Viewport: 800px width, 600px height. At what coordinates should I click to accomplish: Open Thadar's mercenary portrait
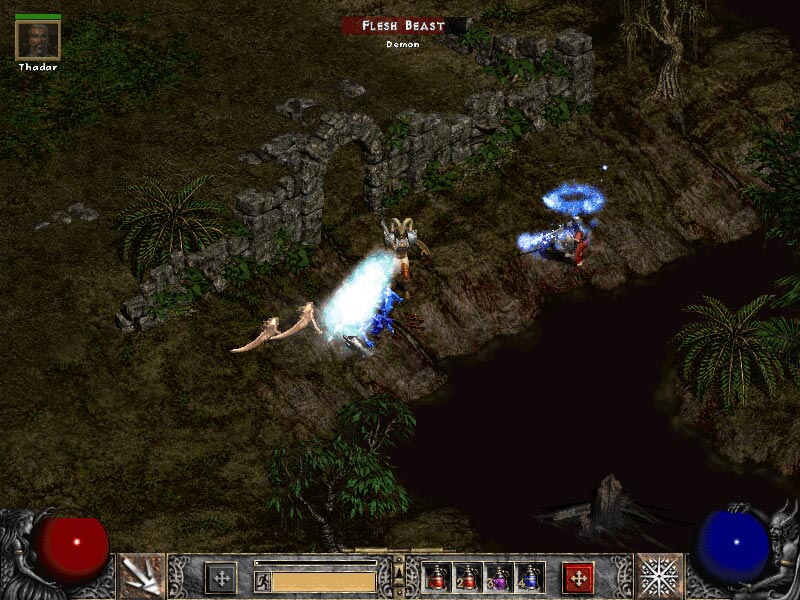pyautogui.click(x=38, y=39)
